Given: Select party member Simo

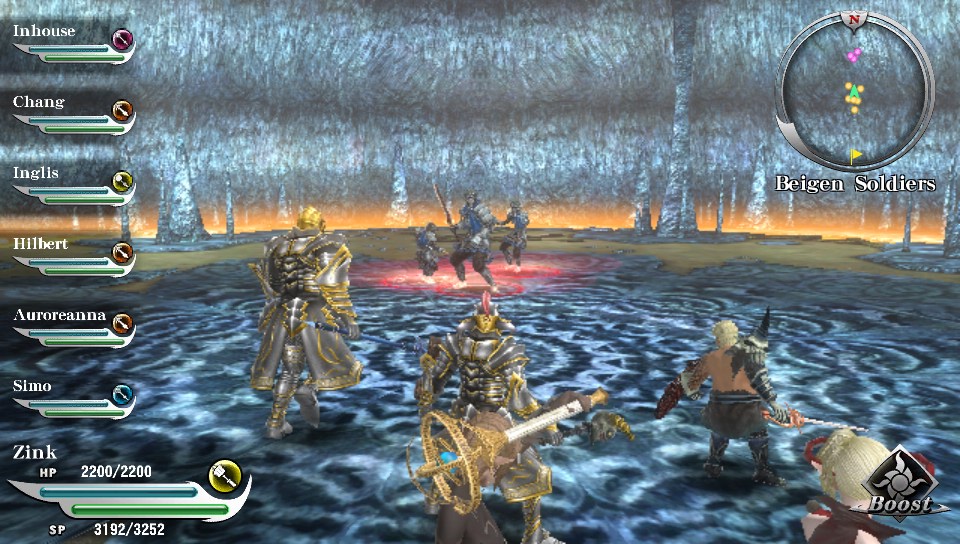Looking at the screenshot, I should pos(33,386).
